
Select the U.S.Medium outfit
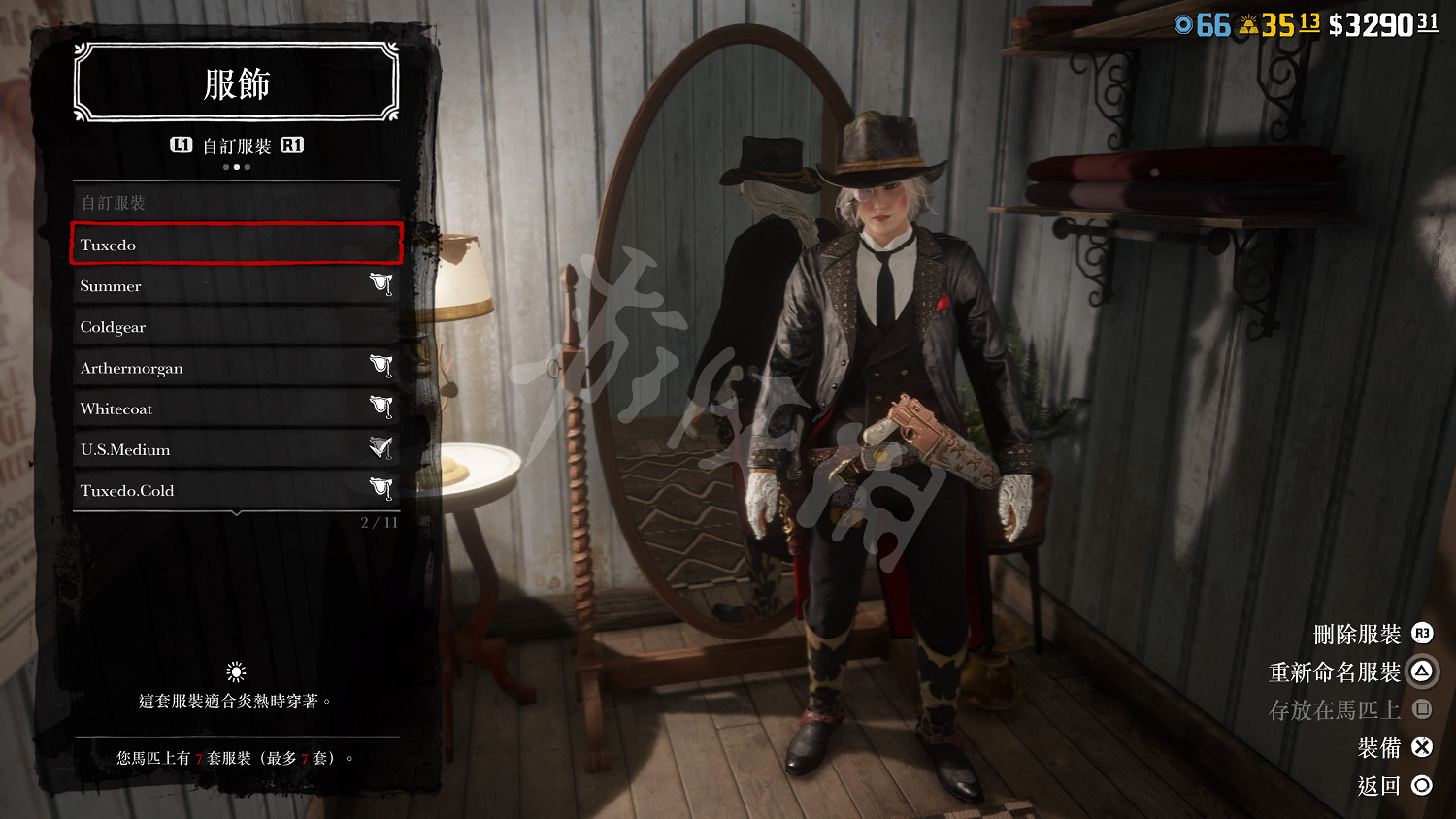click(236, 449)
